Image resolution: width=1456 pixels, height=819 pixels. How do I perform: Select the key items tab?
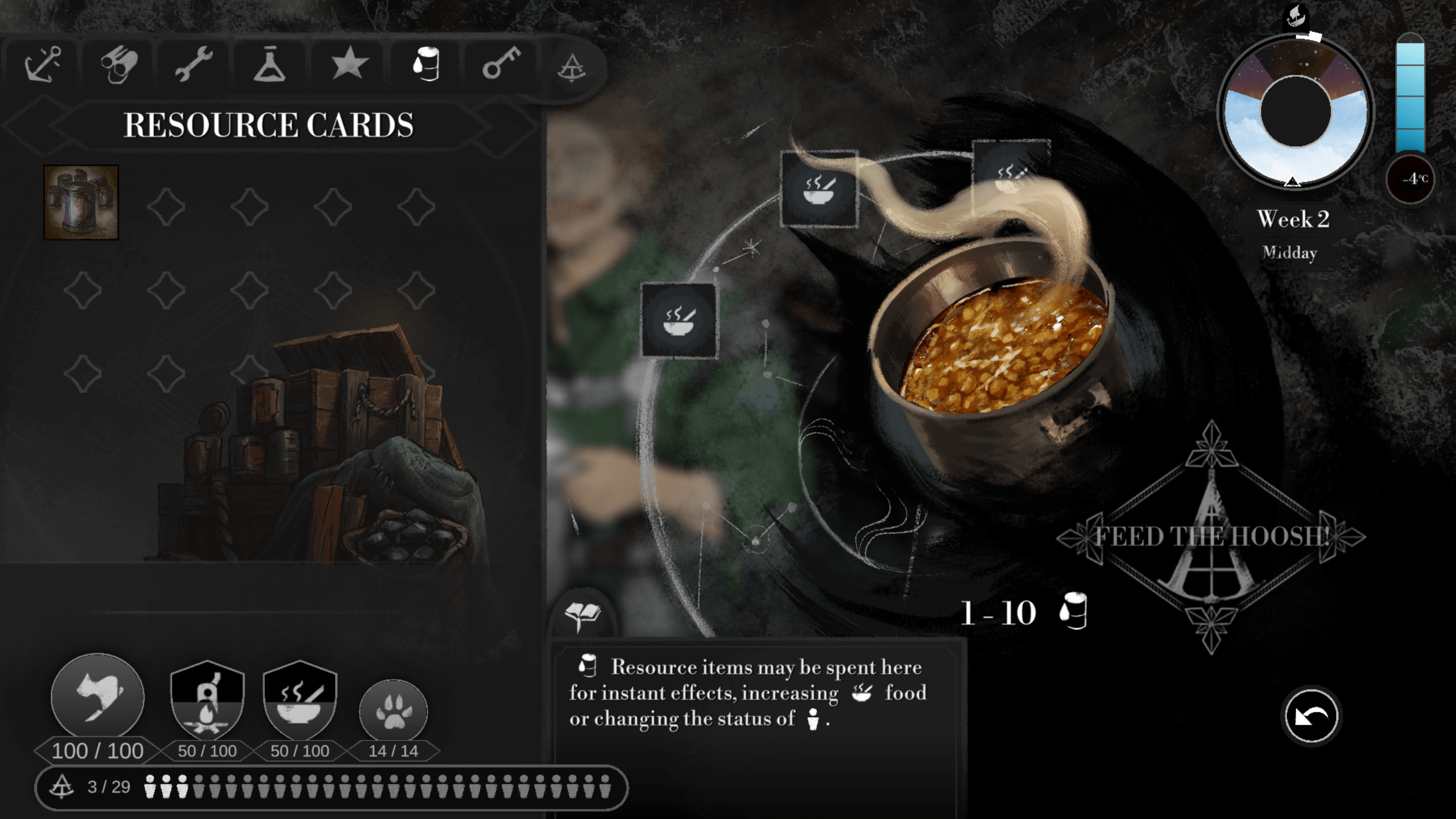[x=501, y=63]
